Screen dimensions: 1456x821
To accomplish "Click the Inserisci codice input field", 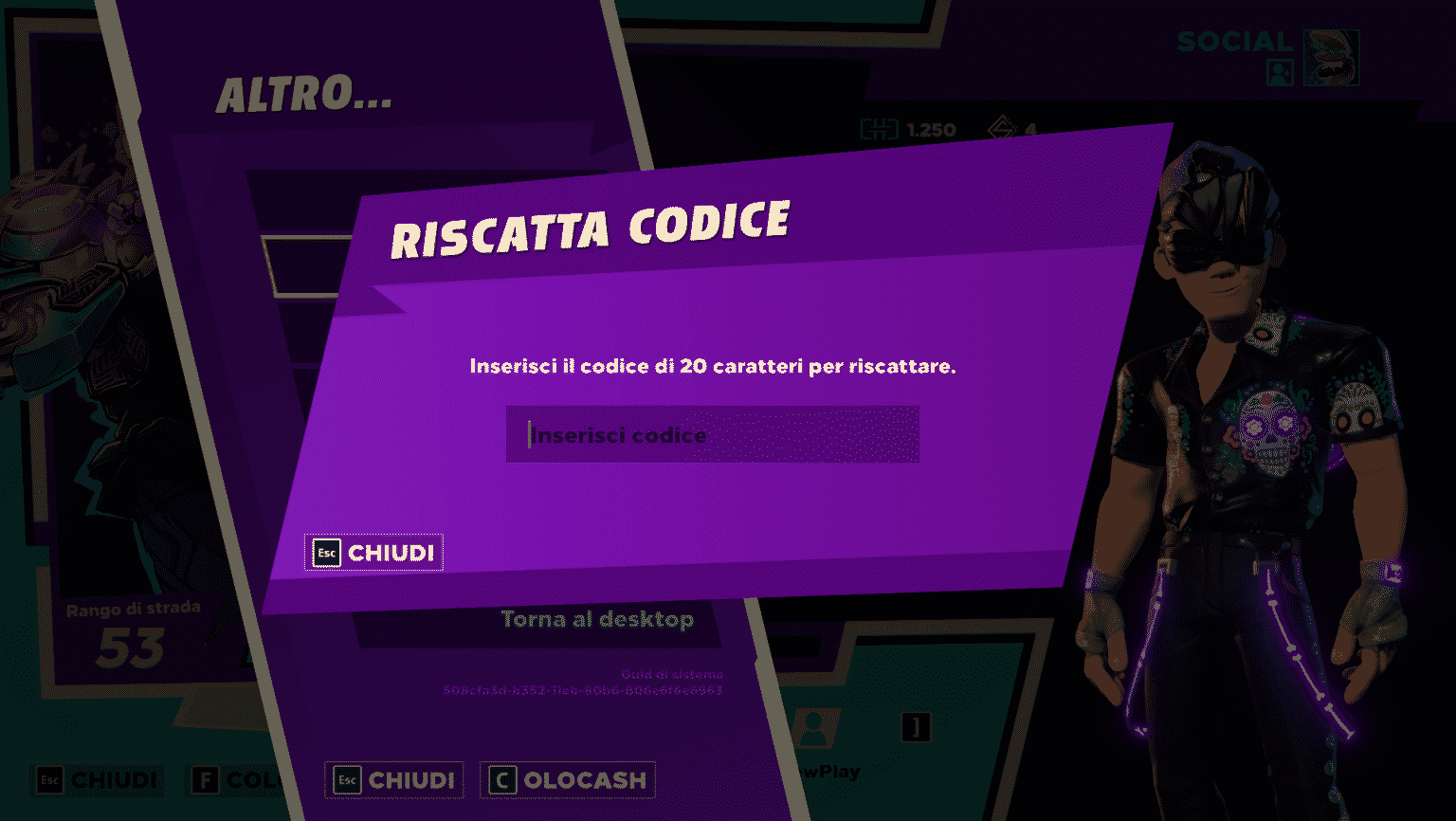I will click(713, 434).
